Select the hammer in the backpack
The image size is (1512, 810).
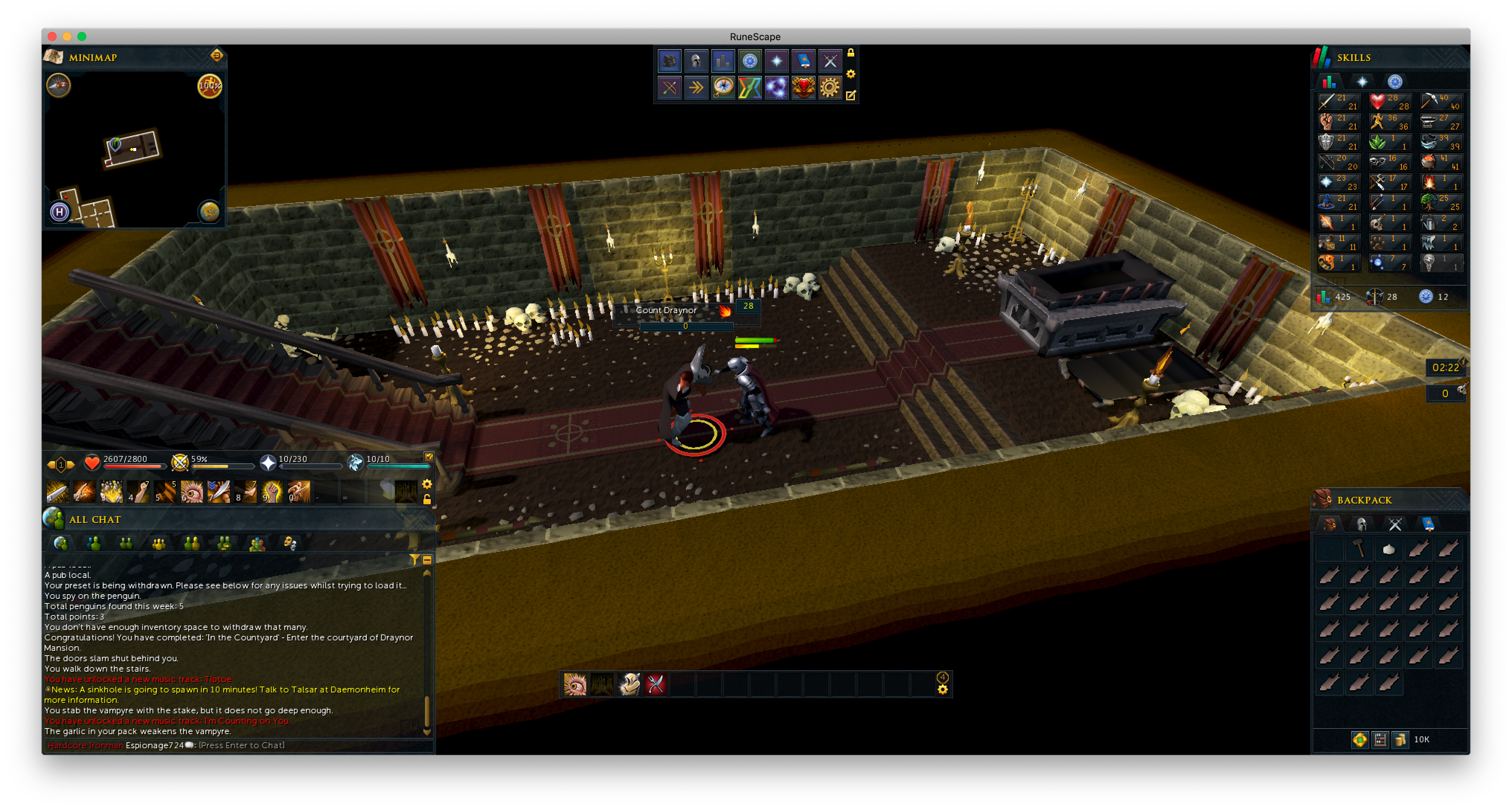1359,549
